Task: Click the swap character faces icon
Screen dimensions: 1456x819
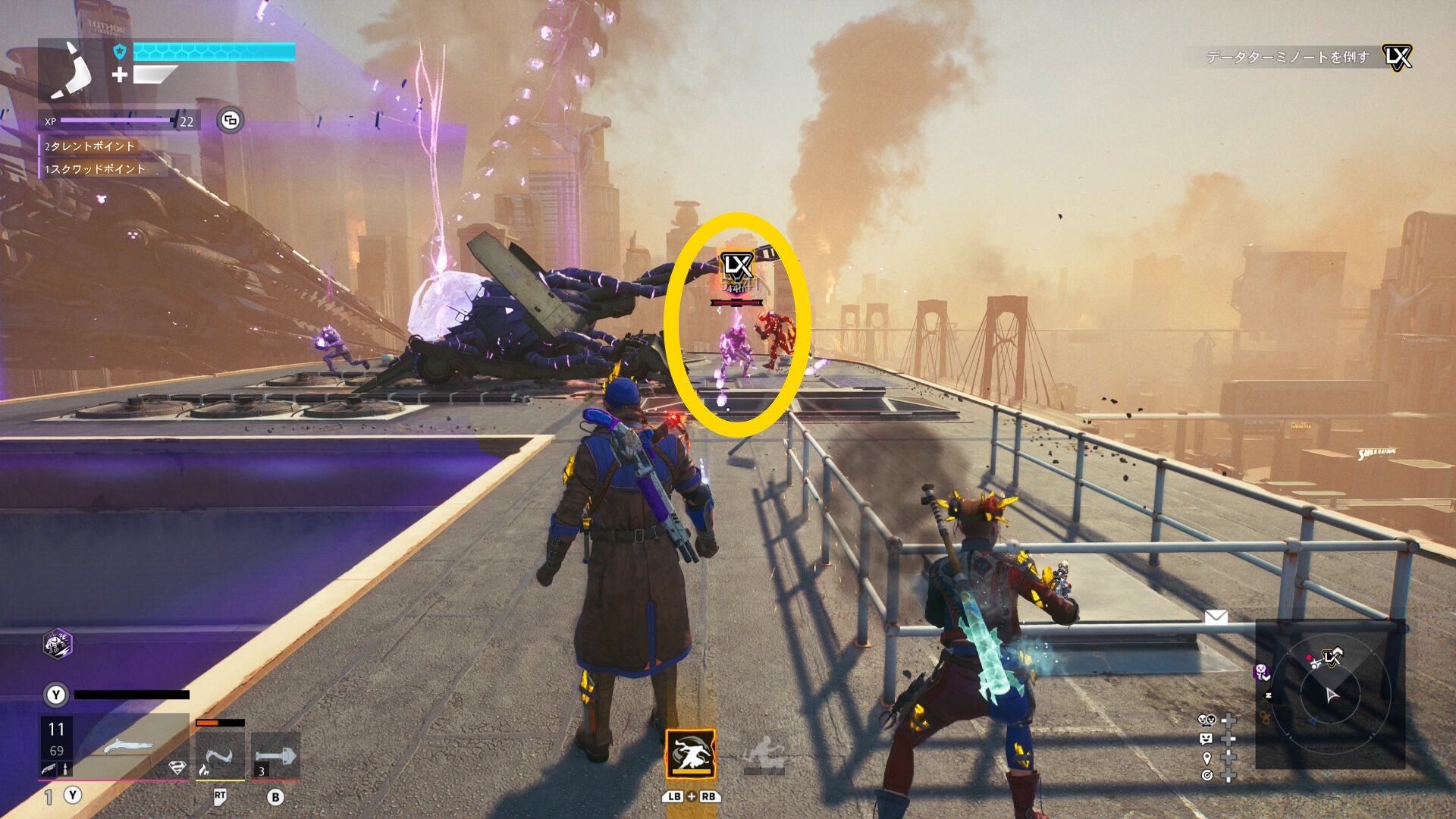Action: [x=1207, y=720]
